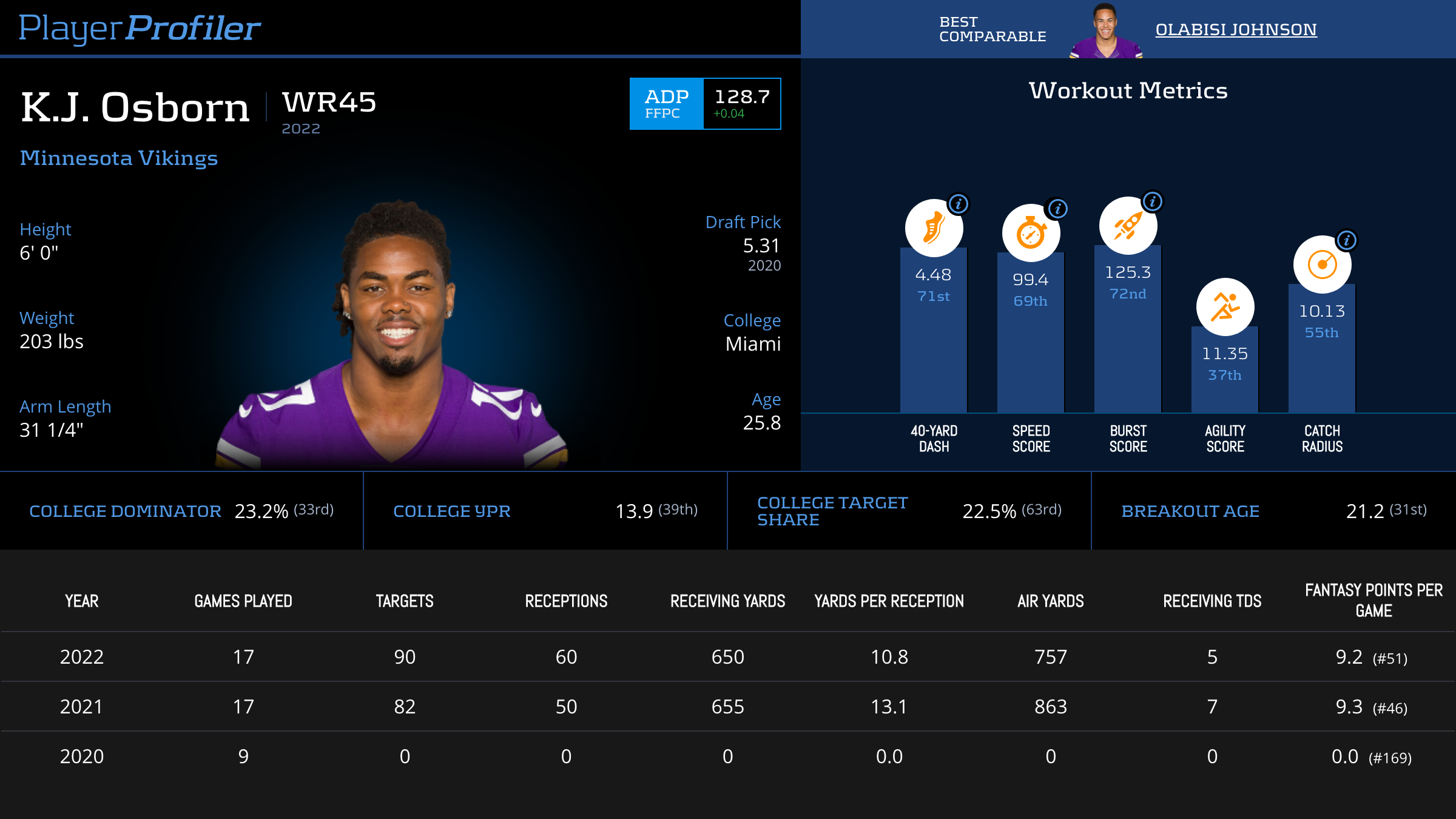Click Olabisi Johnson's headshot thumbnail
This screenshot has height=819, width=1456.
click(1105, 32)
